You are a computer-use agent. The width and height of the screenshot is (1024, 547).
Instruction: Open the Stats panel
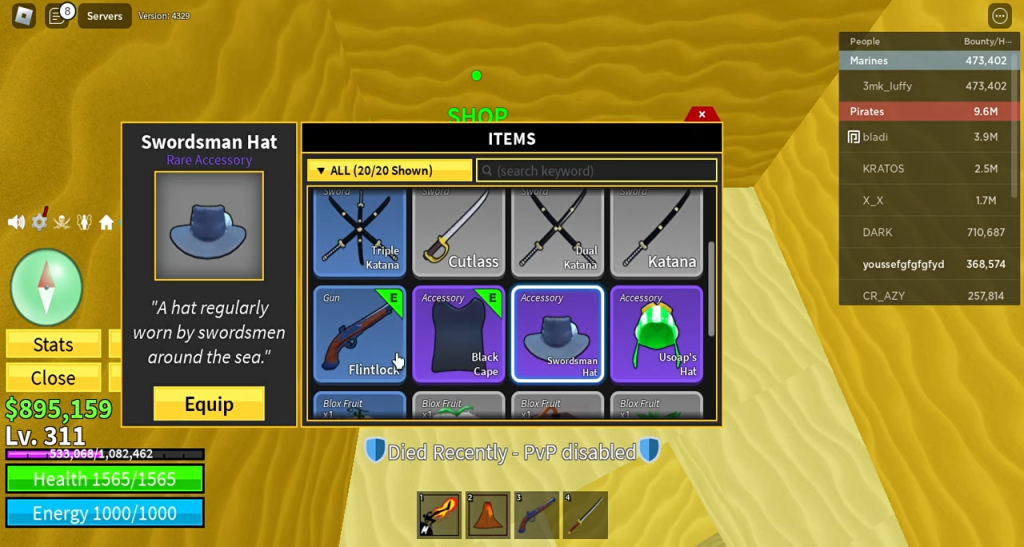click(x=53, y=345)
